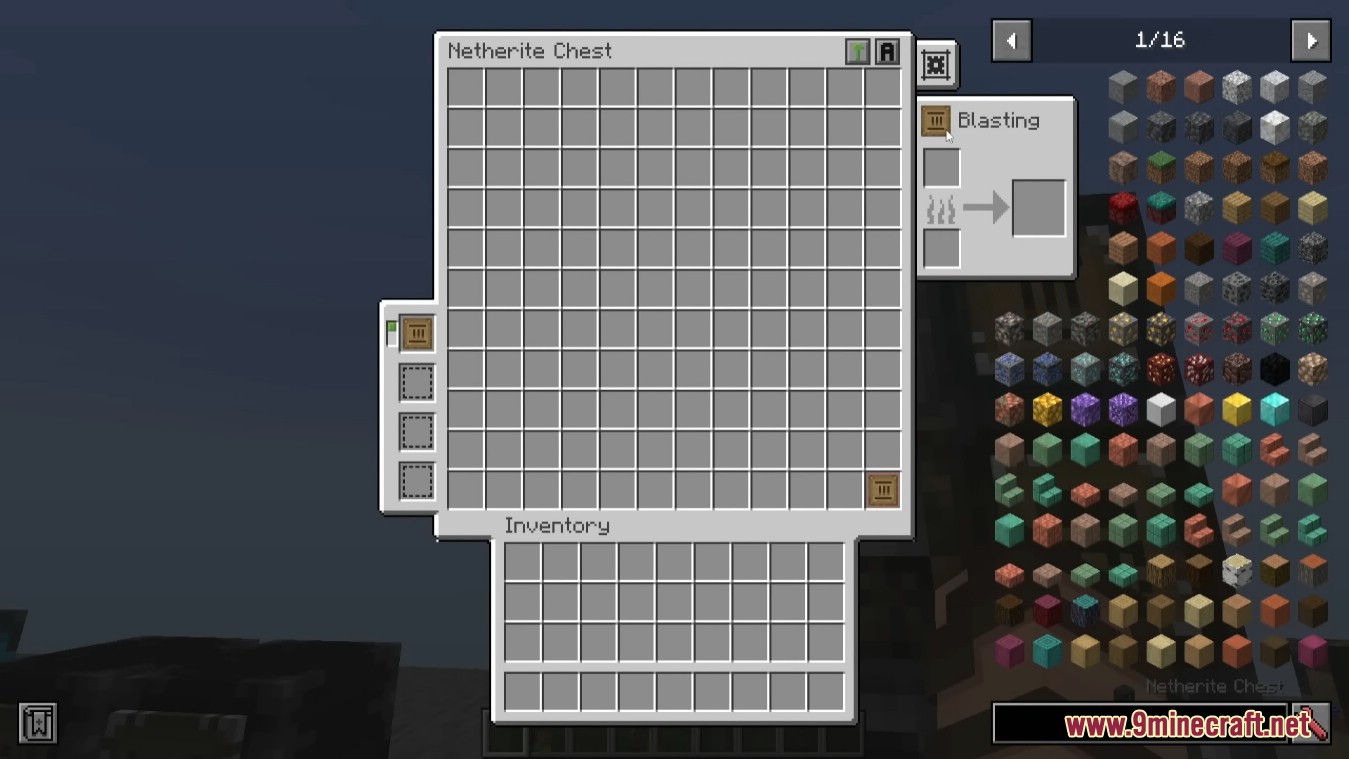Click the blast furnace icon in the Blasting tab
The height and width of the screenshot is (759, 1349).
pyautogui.click(x=936, y=120)
